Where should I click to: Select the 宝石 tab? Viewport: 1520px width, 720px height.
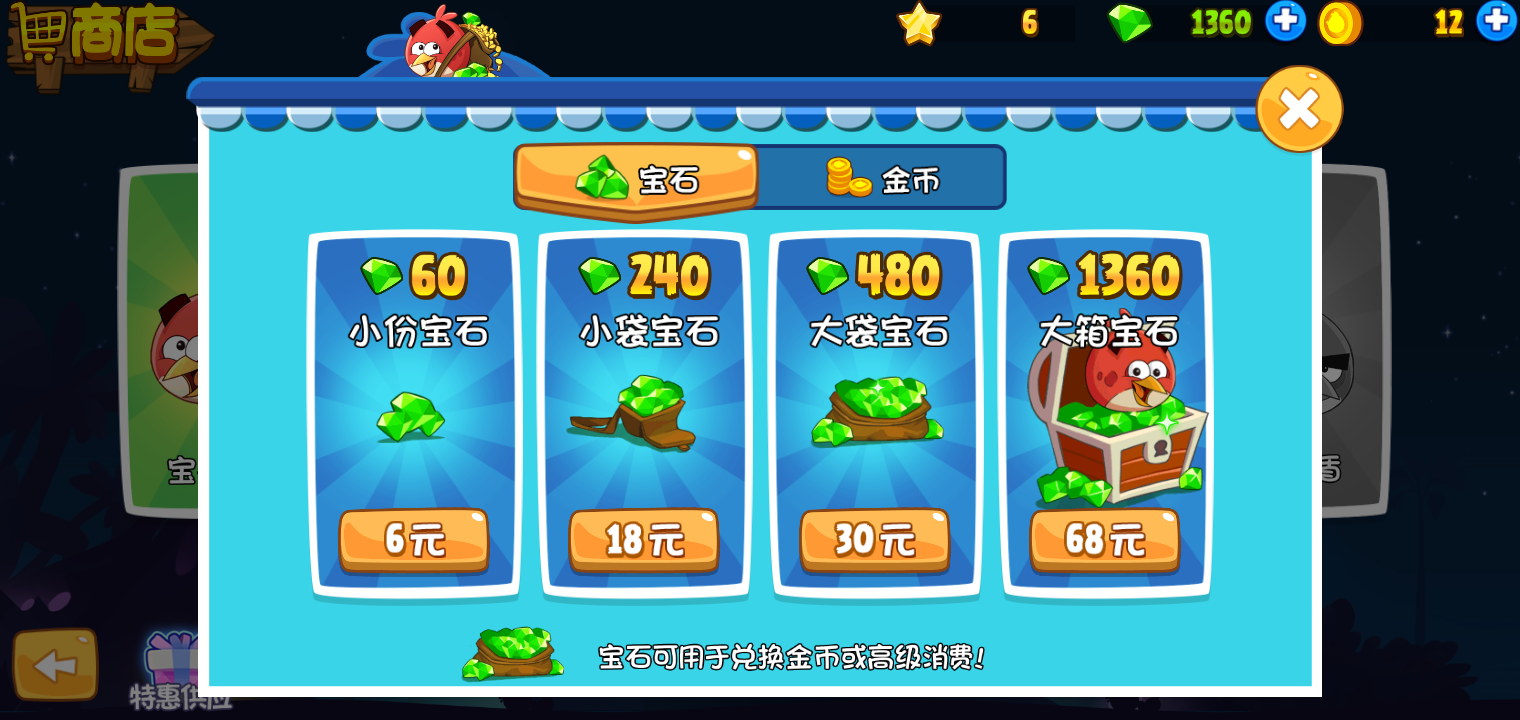635,177
